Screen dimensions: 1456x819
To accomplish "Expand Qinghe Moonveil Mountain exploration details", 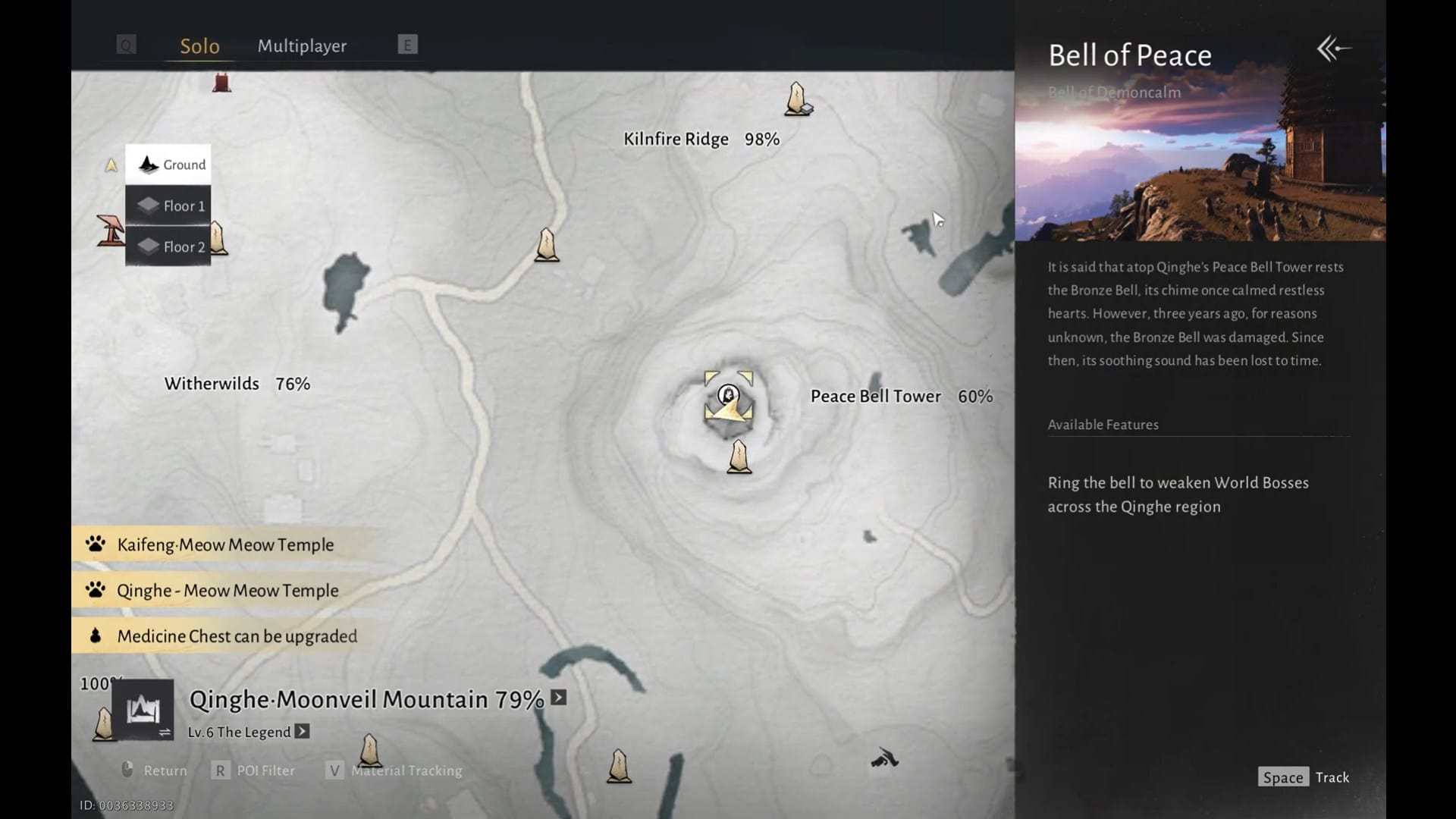I will coord(559,698).
